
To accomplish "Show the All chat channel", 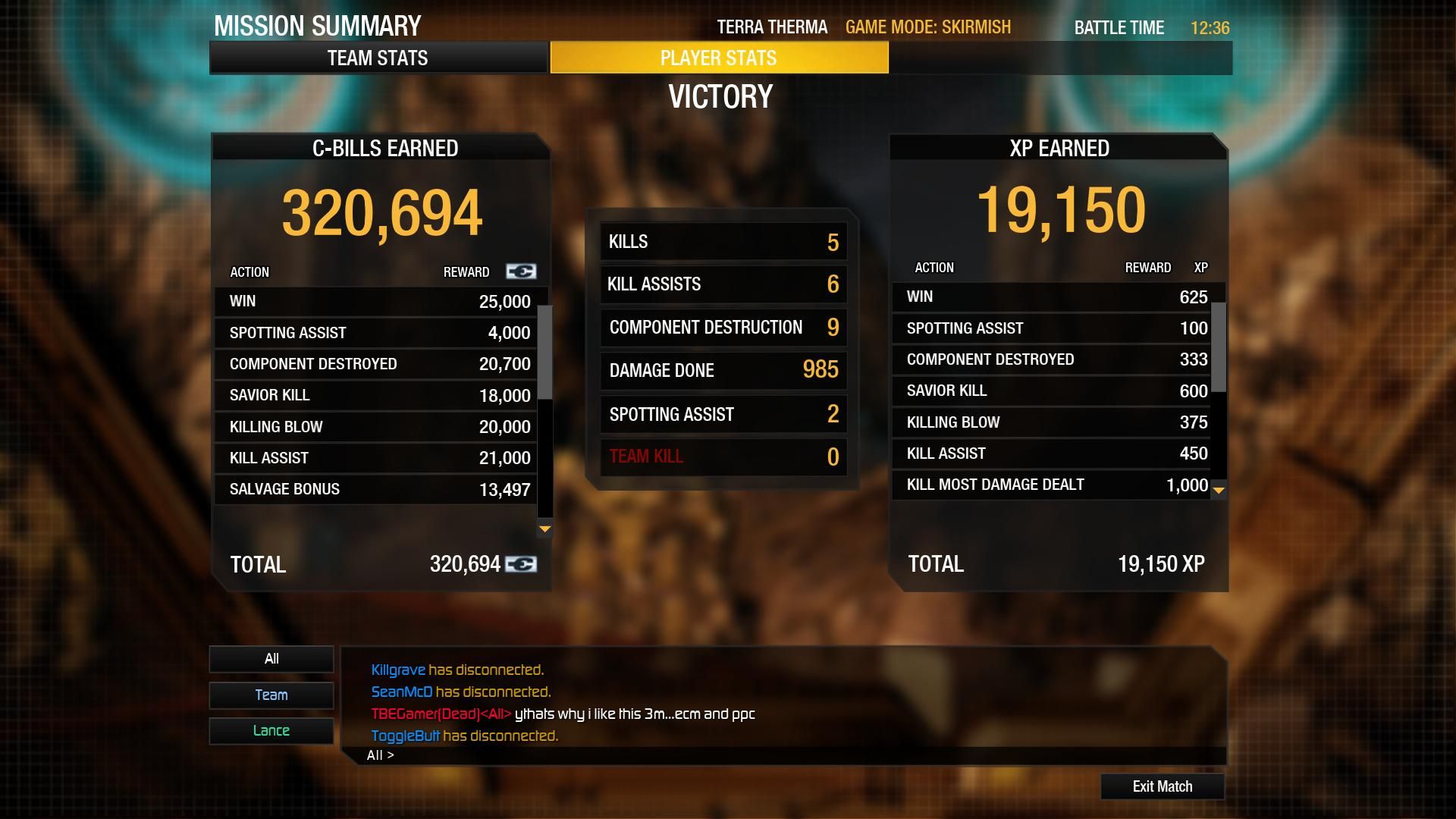I will [x=271, y=659].
